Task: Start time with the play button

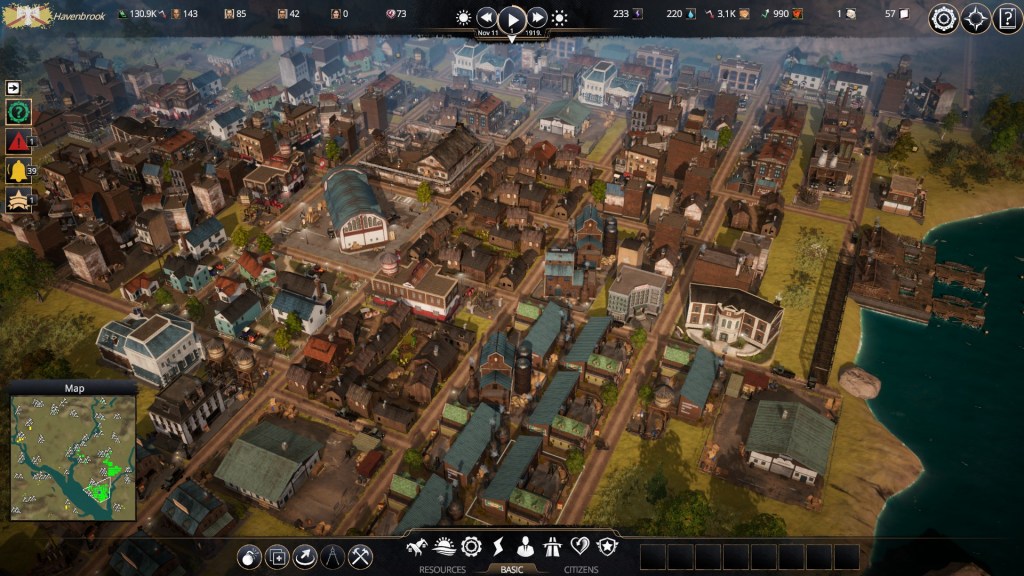Action: (512, 18)
